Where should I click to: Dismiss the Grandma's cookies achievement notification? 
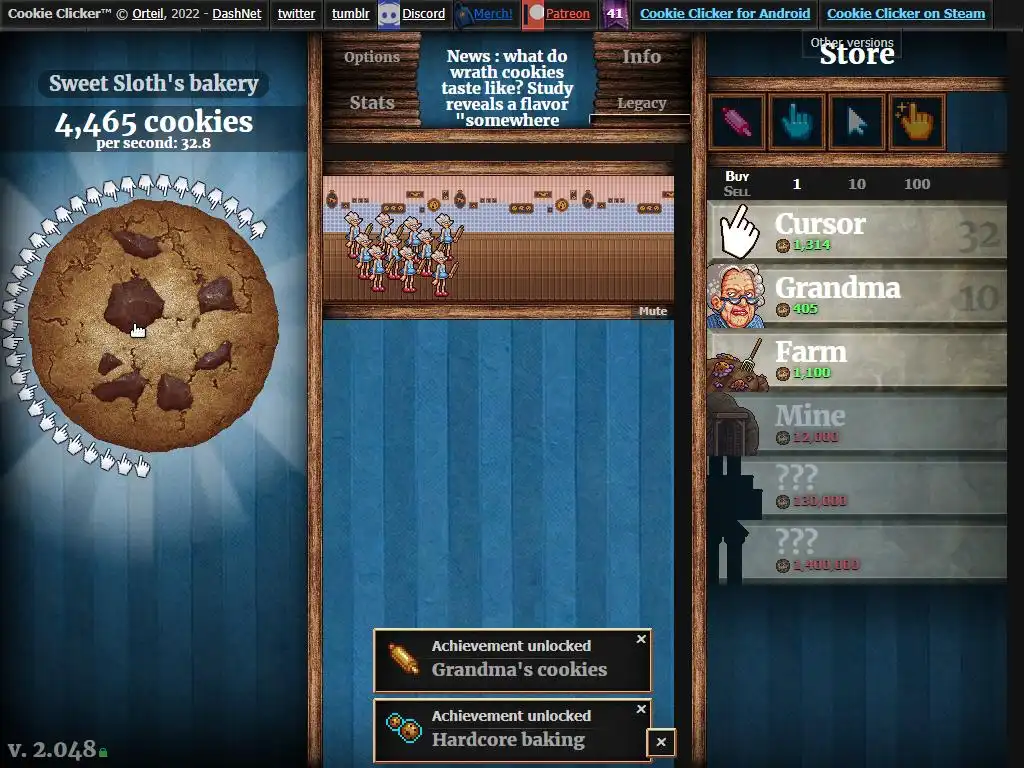642,639
